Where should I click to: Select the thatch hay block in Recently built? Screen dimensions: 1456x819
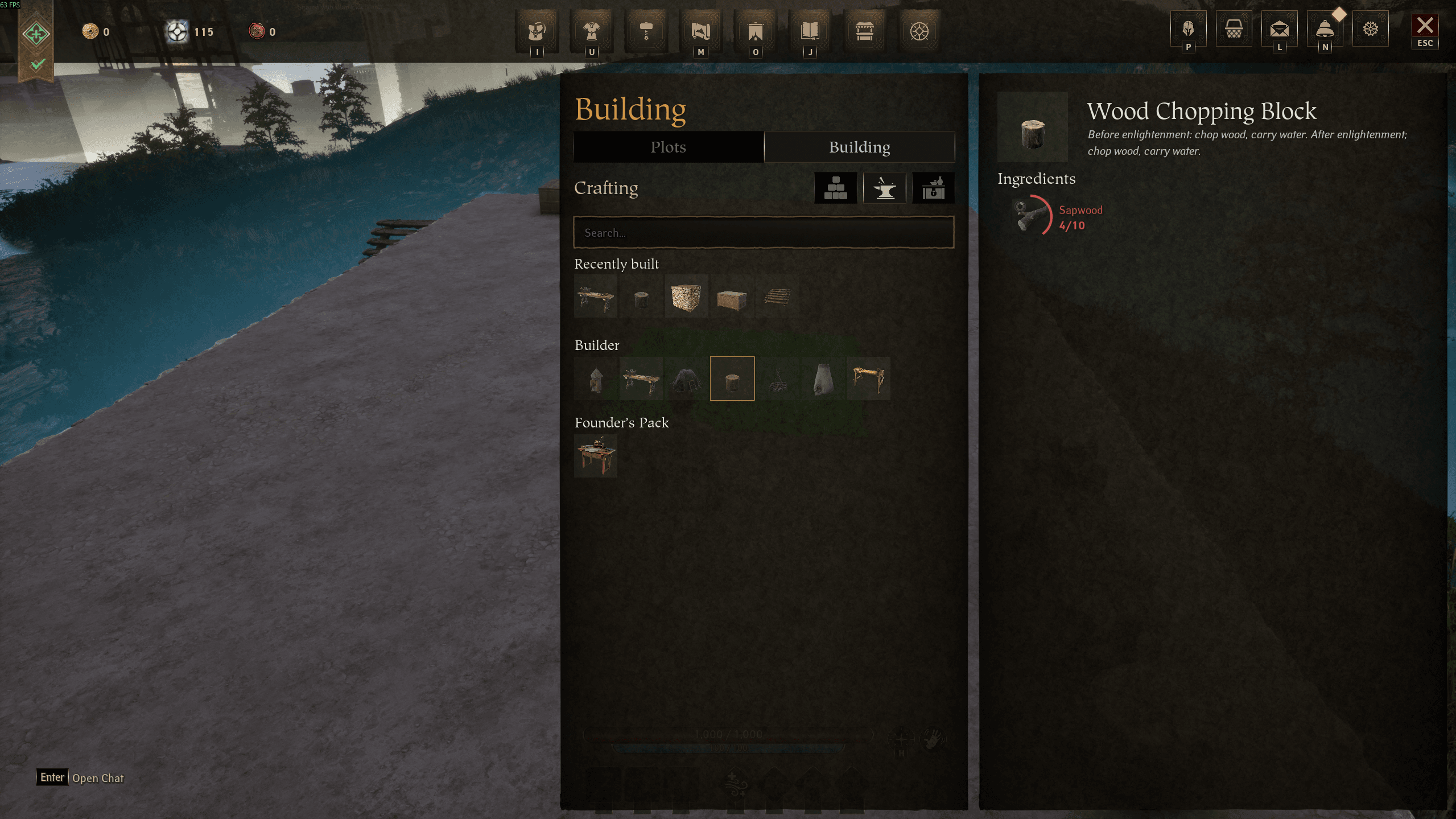(x=686, y=297)
